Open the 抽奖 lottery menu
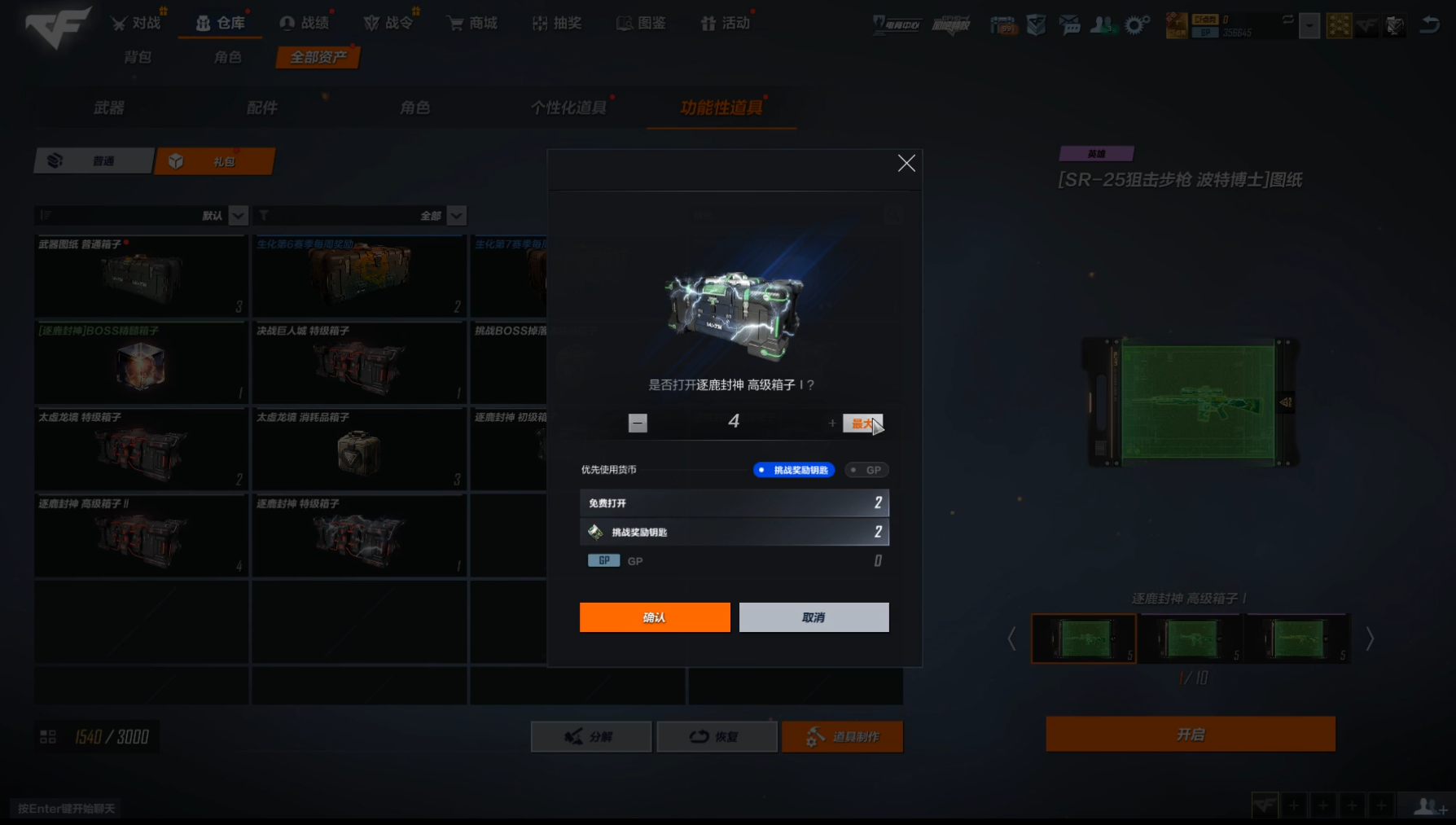The height and width of the screenshot is (825, 1456). 557,23
